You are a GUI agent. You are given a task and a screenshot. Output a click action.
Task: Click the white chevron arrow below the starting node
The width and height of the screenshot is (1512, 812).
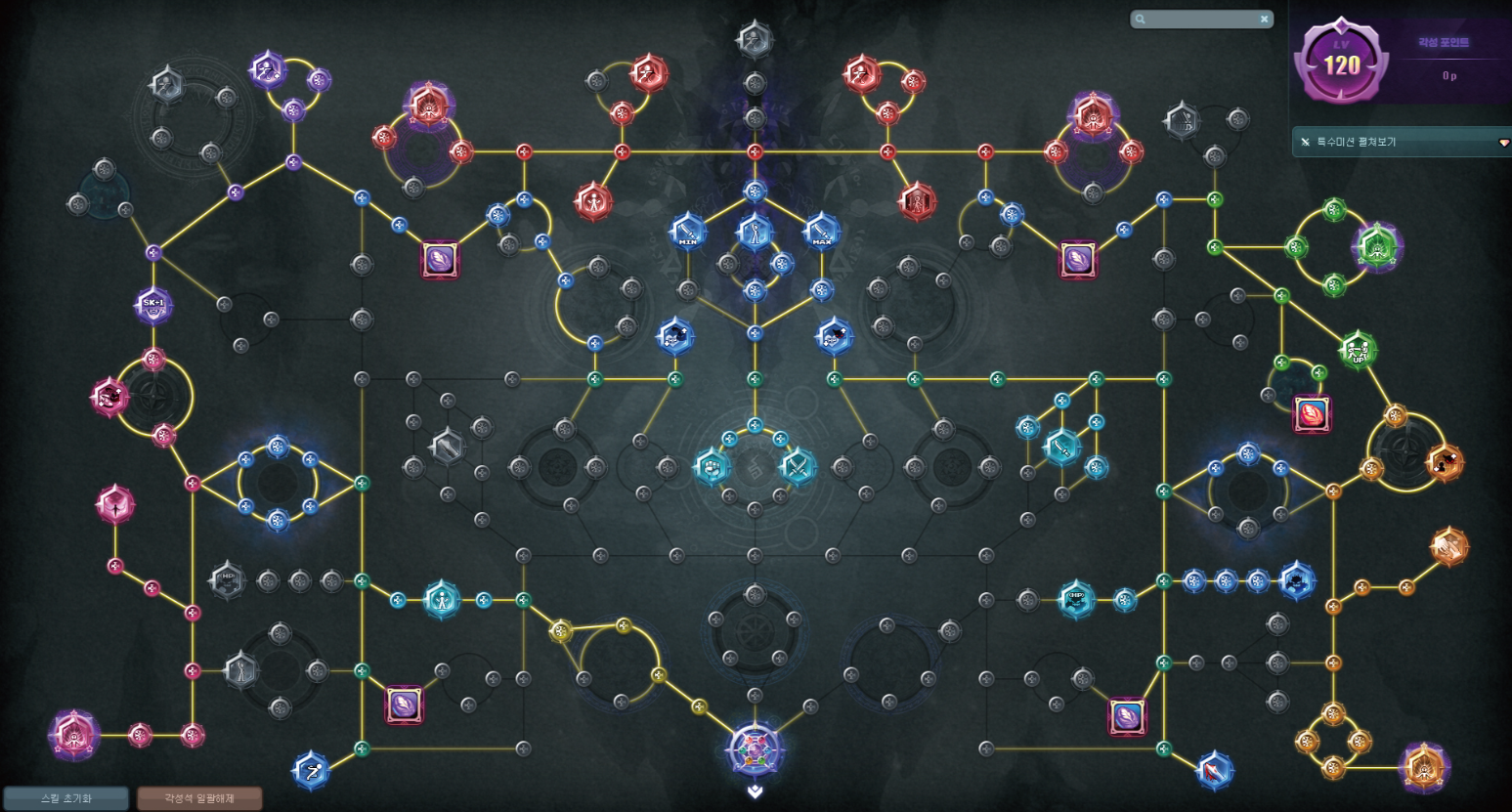tap(755, 791)
